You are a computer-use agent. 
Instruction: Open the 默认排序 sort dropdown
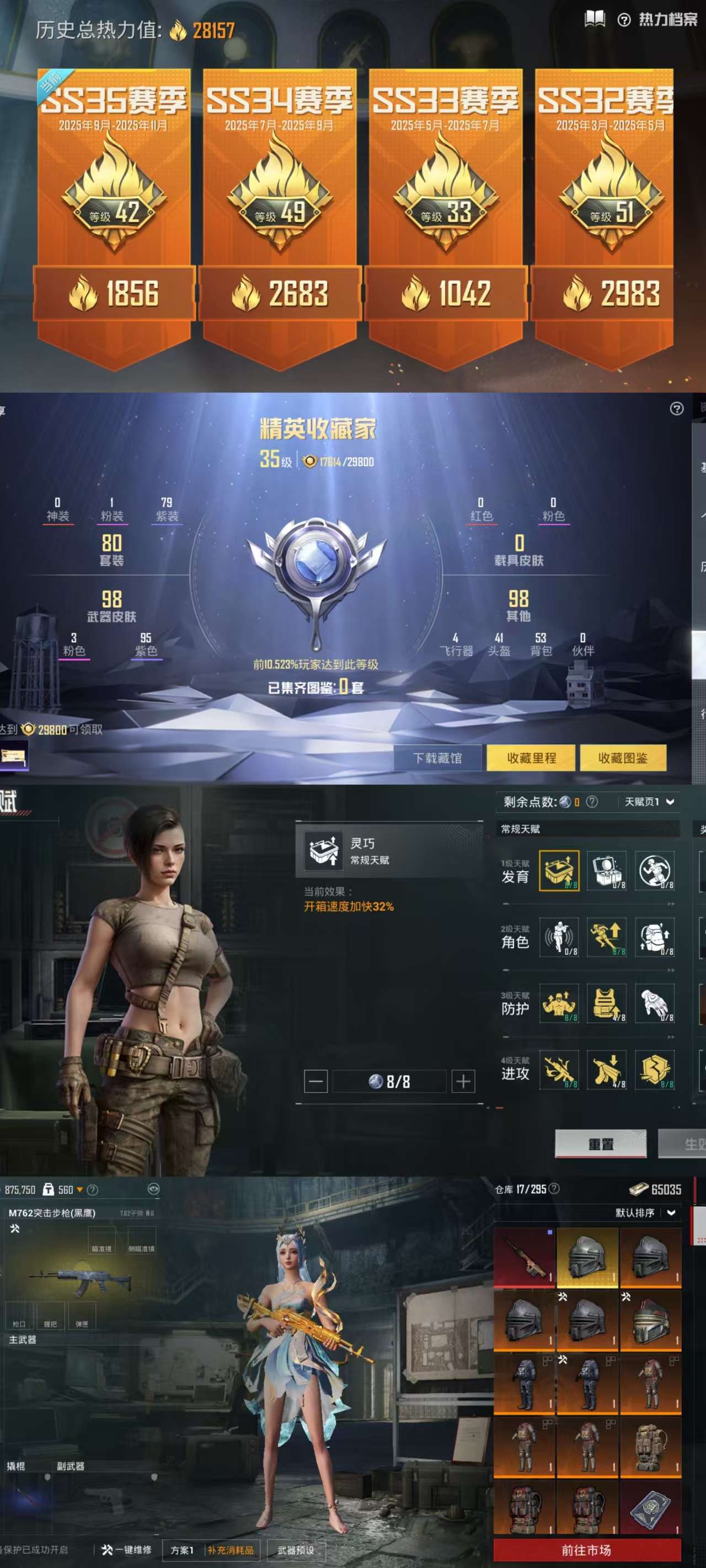coord(645,1212)
